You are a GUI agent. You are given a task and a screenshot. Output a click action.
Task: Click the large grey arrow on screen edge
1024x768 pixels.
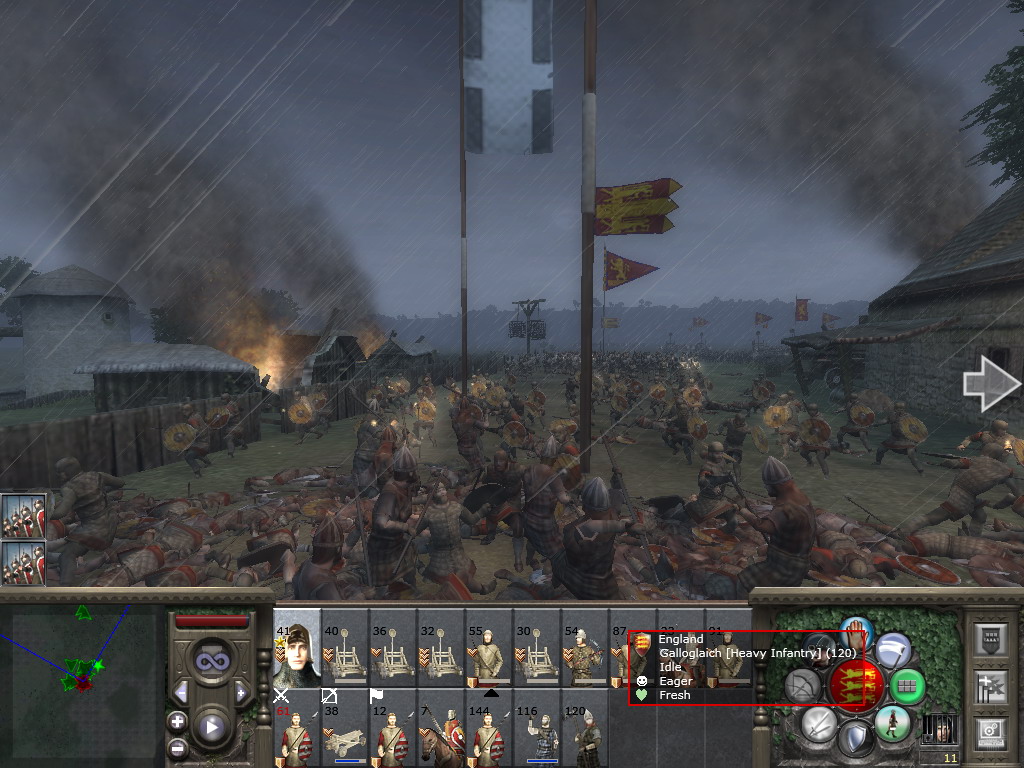(x=989, y=384)
